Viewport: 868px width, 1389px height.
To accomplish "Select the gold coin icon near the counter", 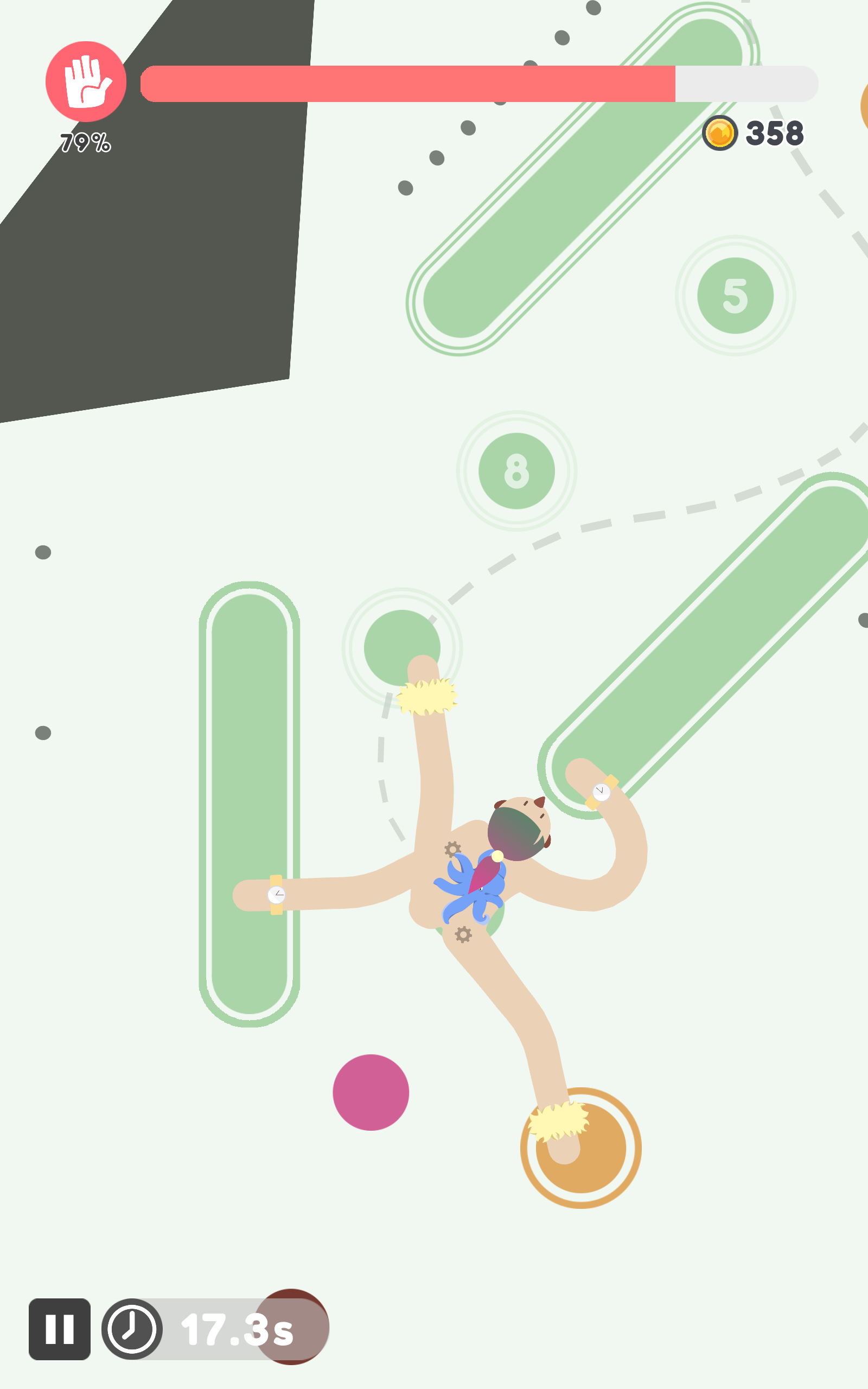I will [721, 133].
